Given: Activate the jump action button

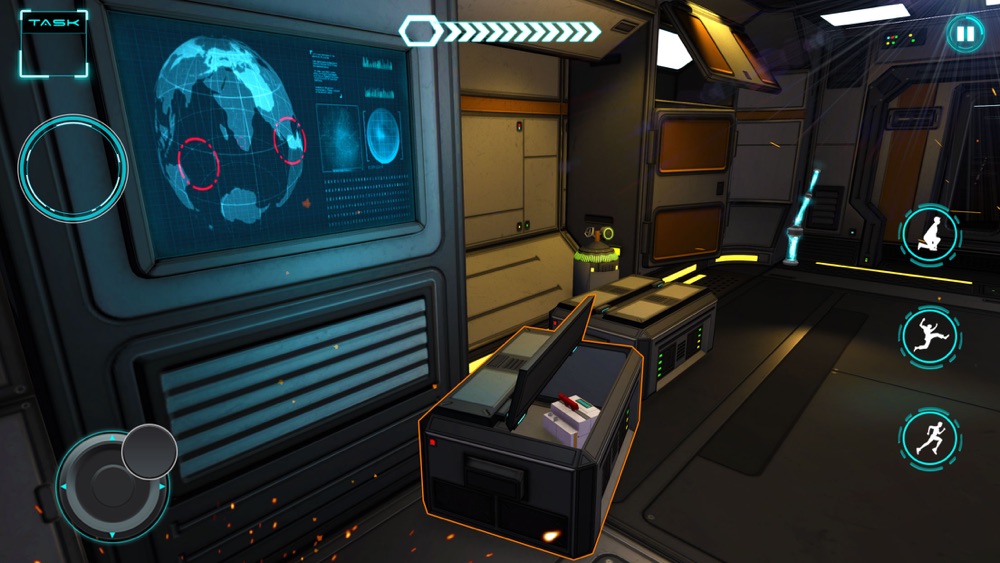Looking at the screenshot, I should point(929,335).
